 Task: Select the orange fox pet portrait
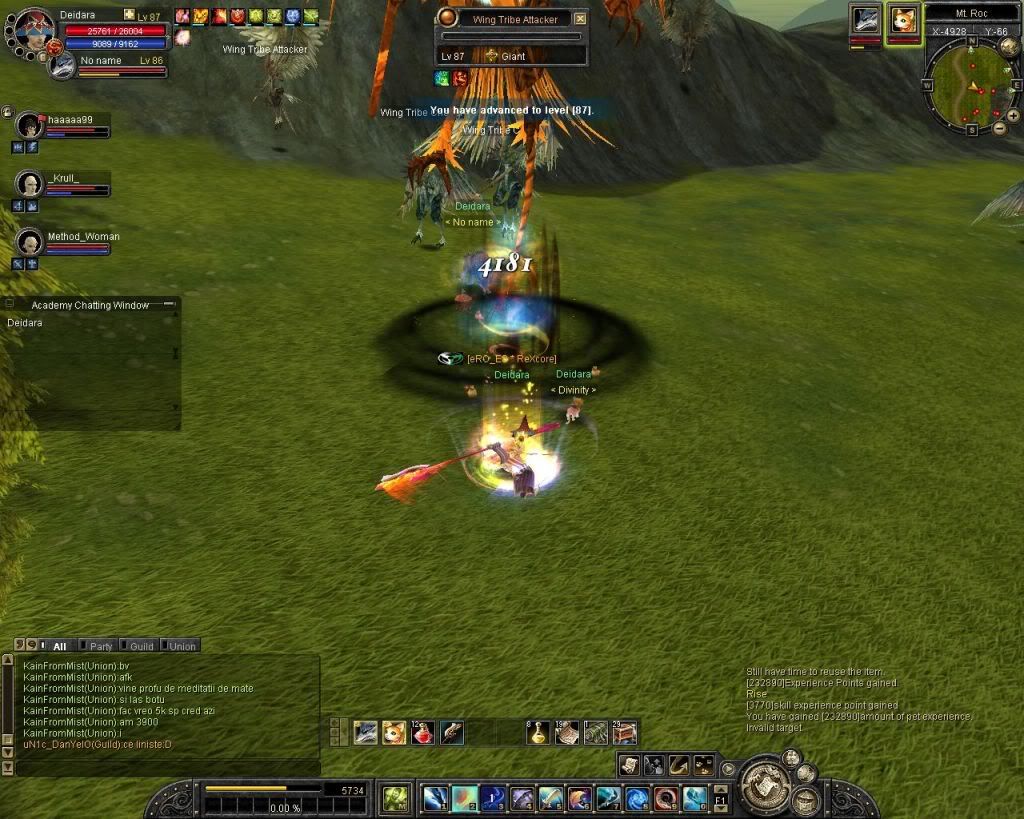click(903, 22)
